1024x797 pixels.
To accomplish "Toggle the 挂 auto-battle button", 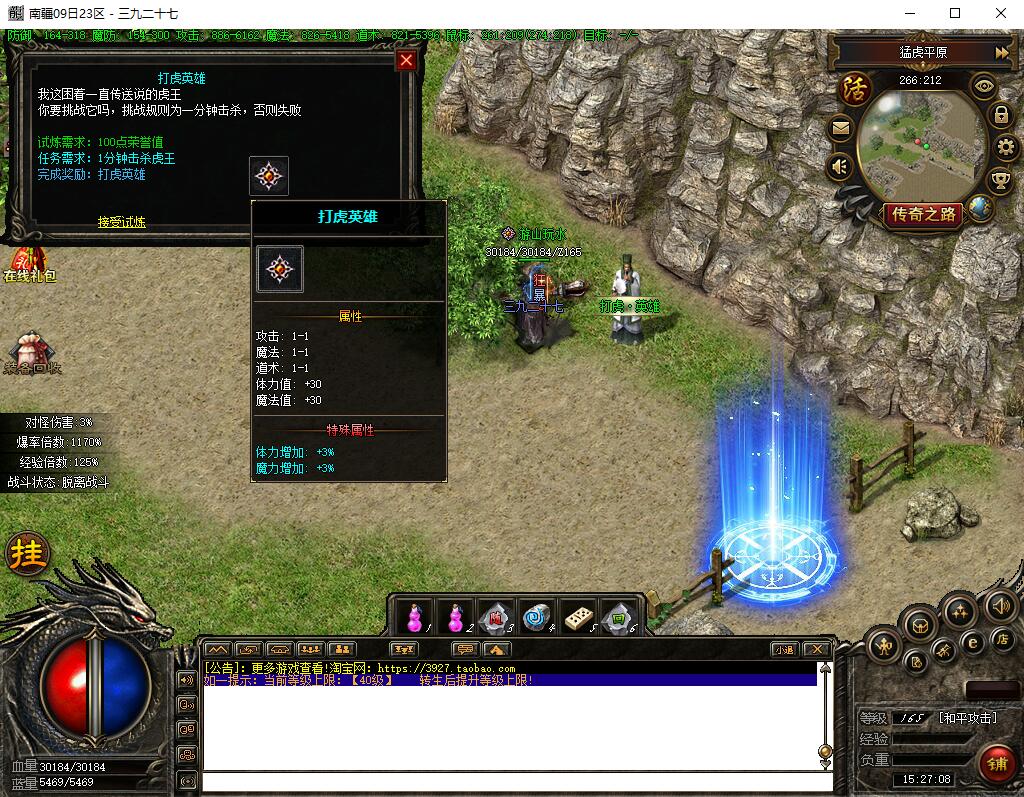I will coord(28,554).
